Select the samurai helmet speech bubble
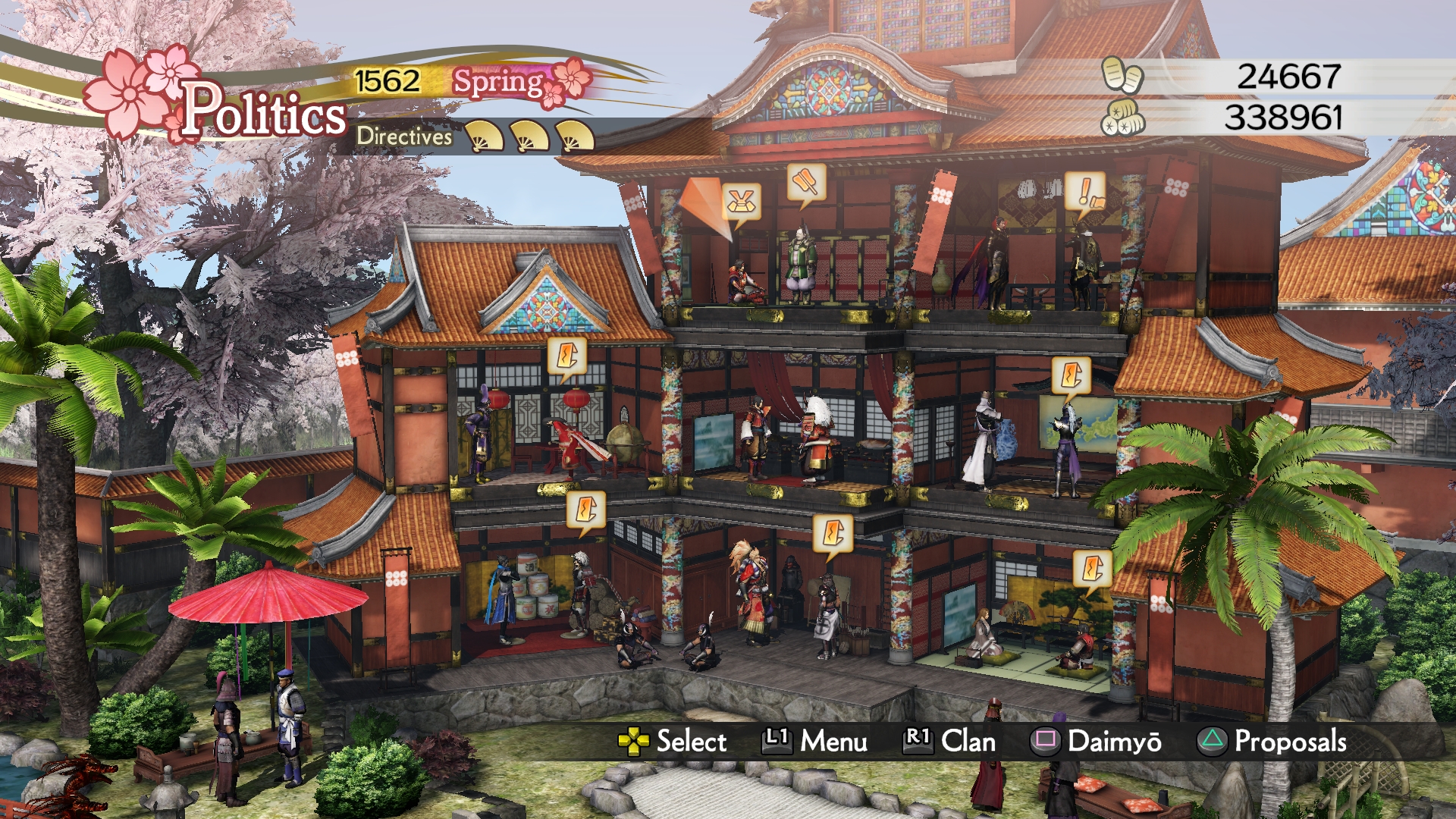The width and height of the screenshot is (1456, 819). point(741,202)
